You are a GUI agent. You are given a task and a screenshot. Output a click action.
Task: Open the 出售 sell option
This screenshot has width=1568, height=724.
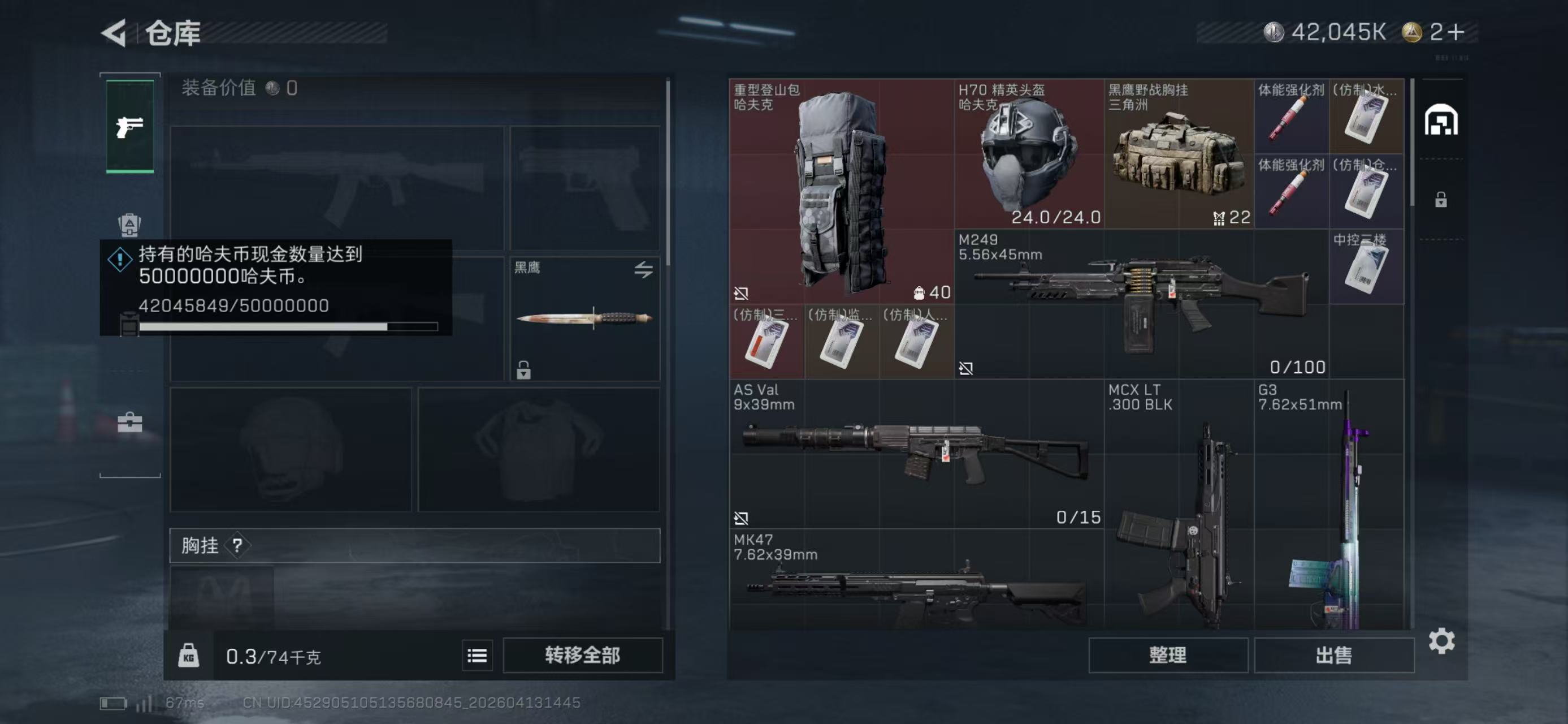click(x=1333, y=654)
